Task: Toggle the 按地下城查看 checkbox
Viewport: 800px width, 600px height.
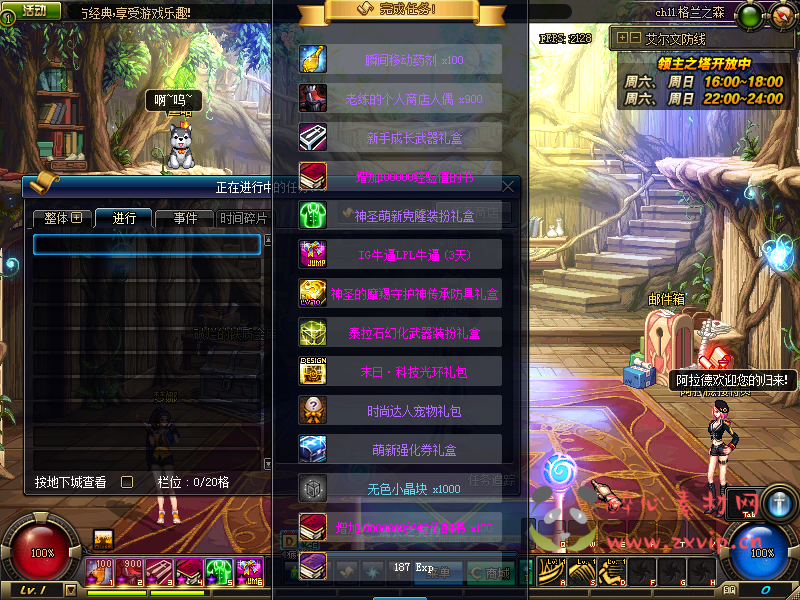Action: 127,482
